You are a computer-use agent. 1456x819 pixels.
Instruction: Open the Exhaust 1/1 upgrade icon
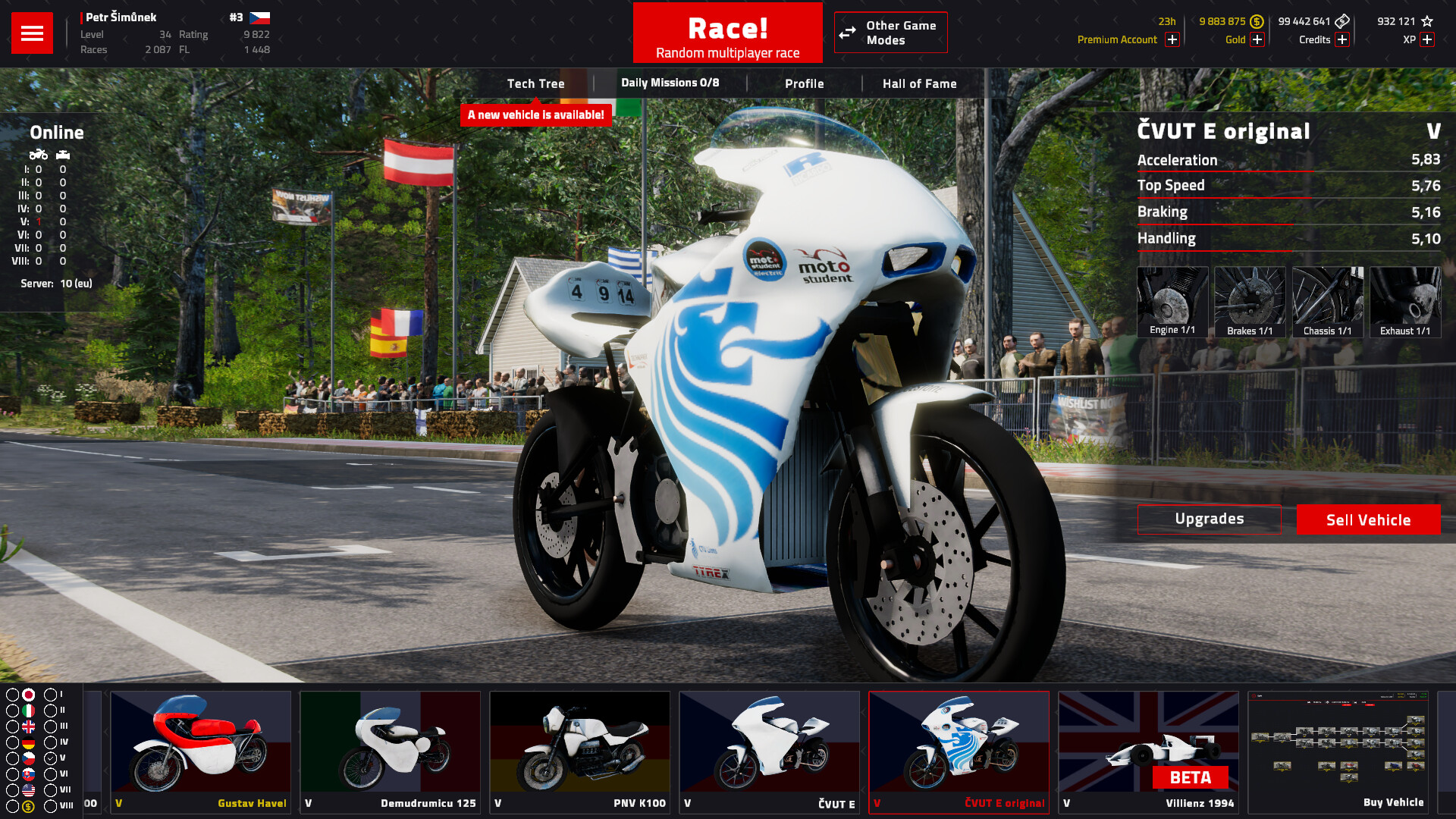pos(1405,302)
